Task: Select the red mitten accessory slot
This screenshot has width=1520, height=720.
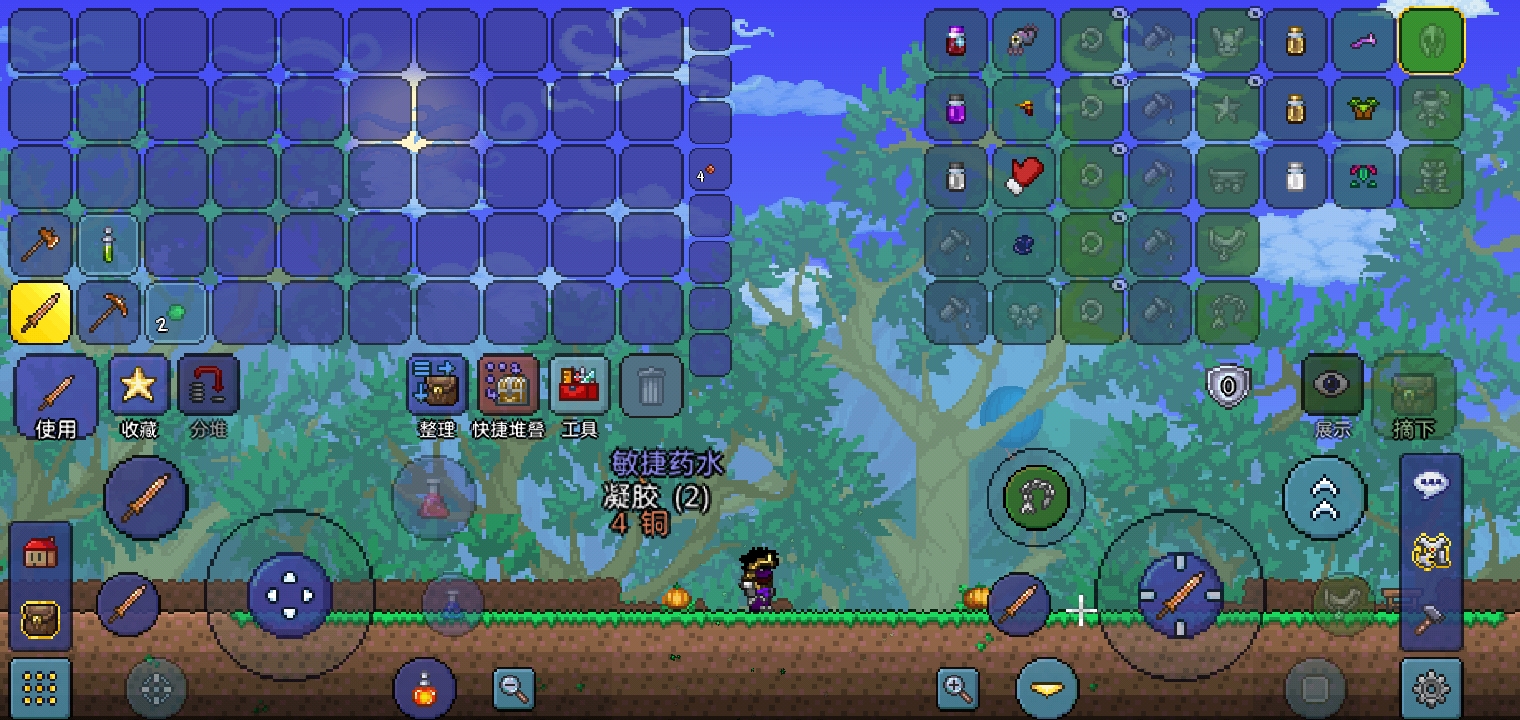Action: coord(1024,177)
